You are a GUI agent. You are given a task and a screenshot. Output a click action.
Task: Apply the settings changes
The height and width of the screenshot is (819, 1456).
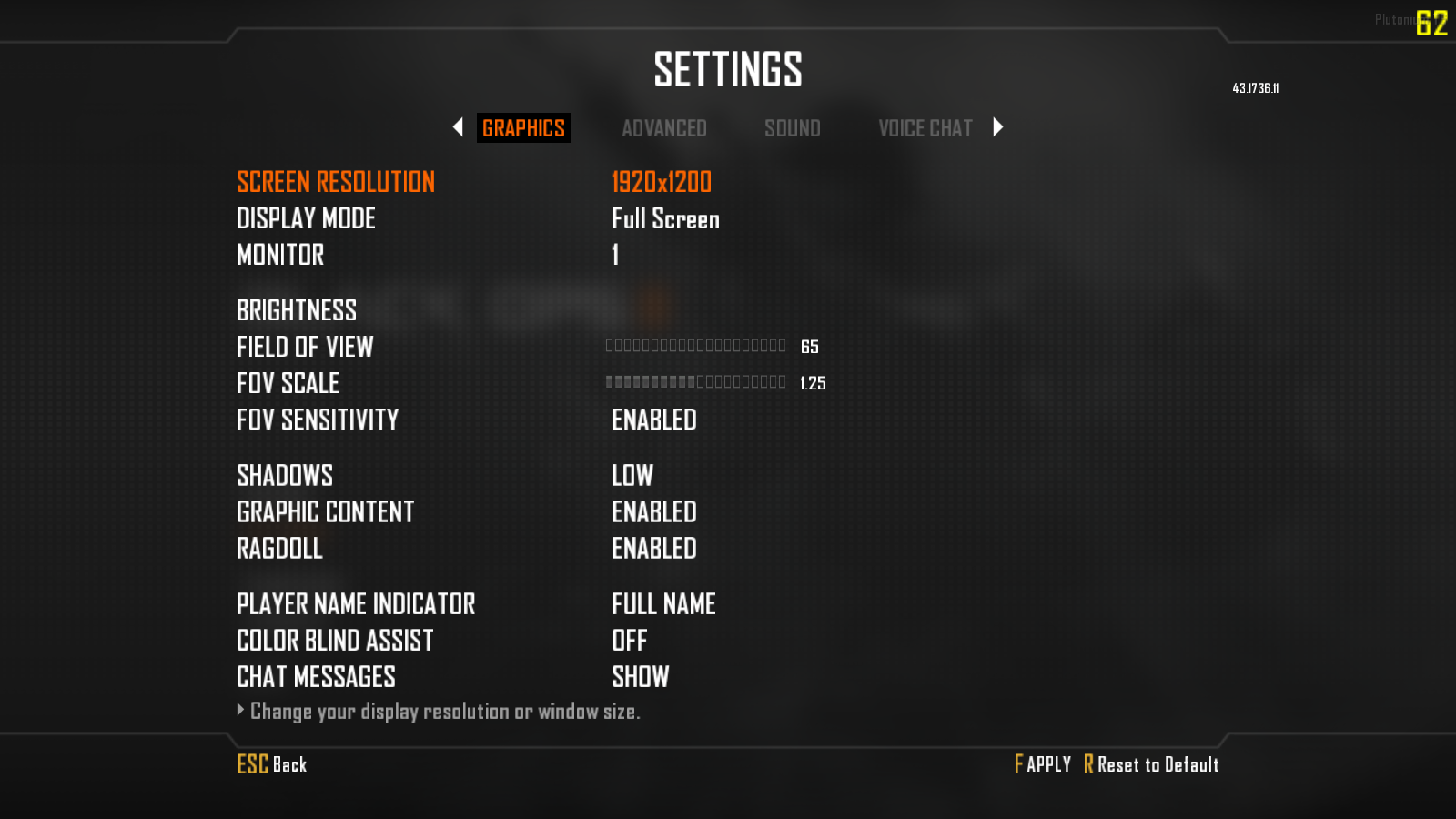click(x=1043, y=764)
